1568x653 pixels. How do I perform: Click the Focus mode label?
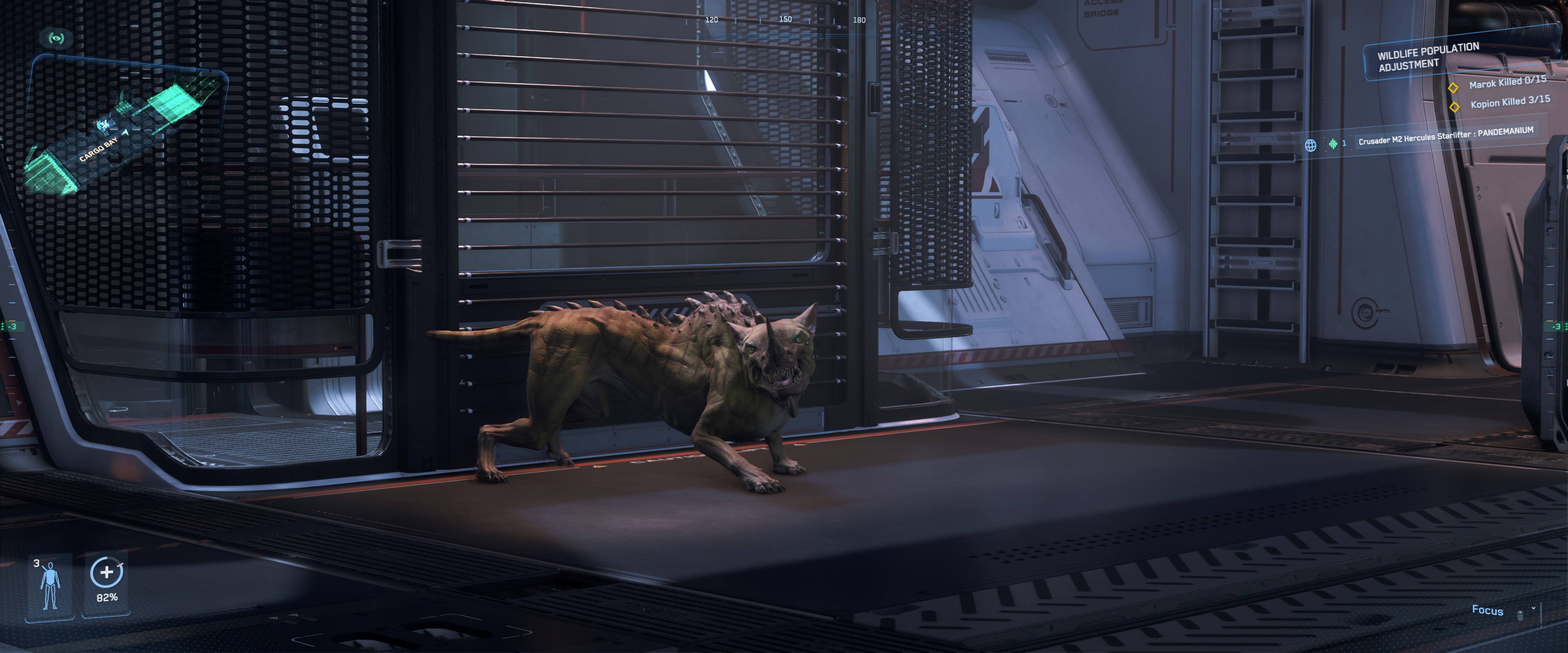pos(1487,610)
